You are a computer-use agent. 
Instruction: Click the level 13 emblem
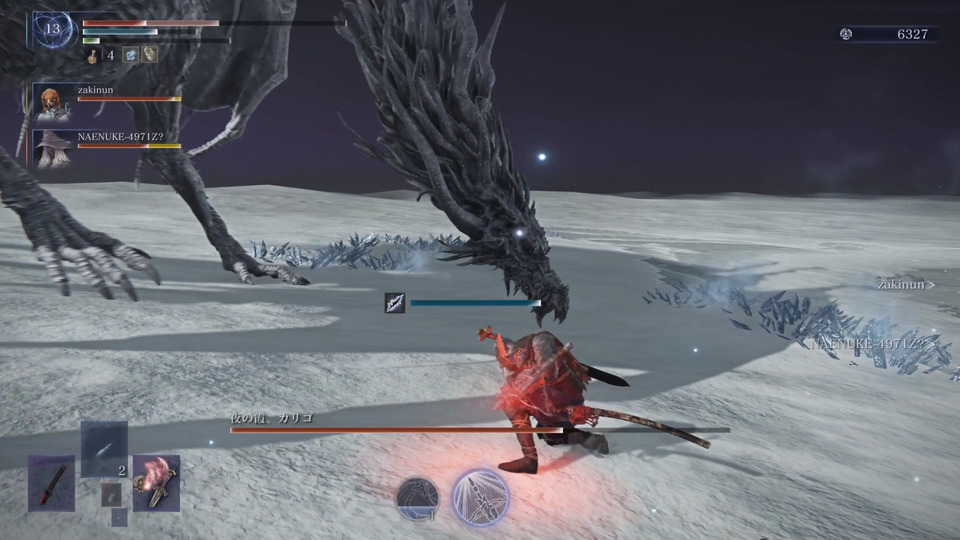click(x=52, y=29)
